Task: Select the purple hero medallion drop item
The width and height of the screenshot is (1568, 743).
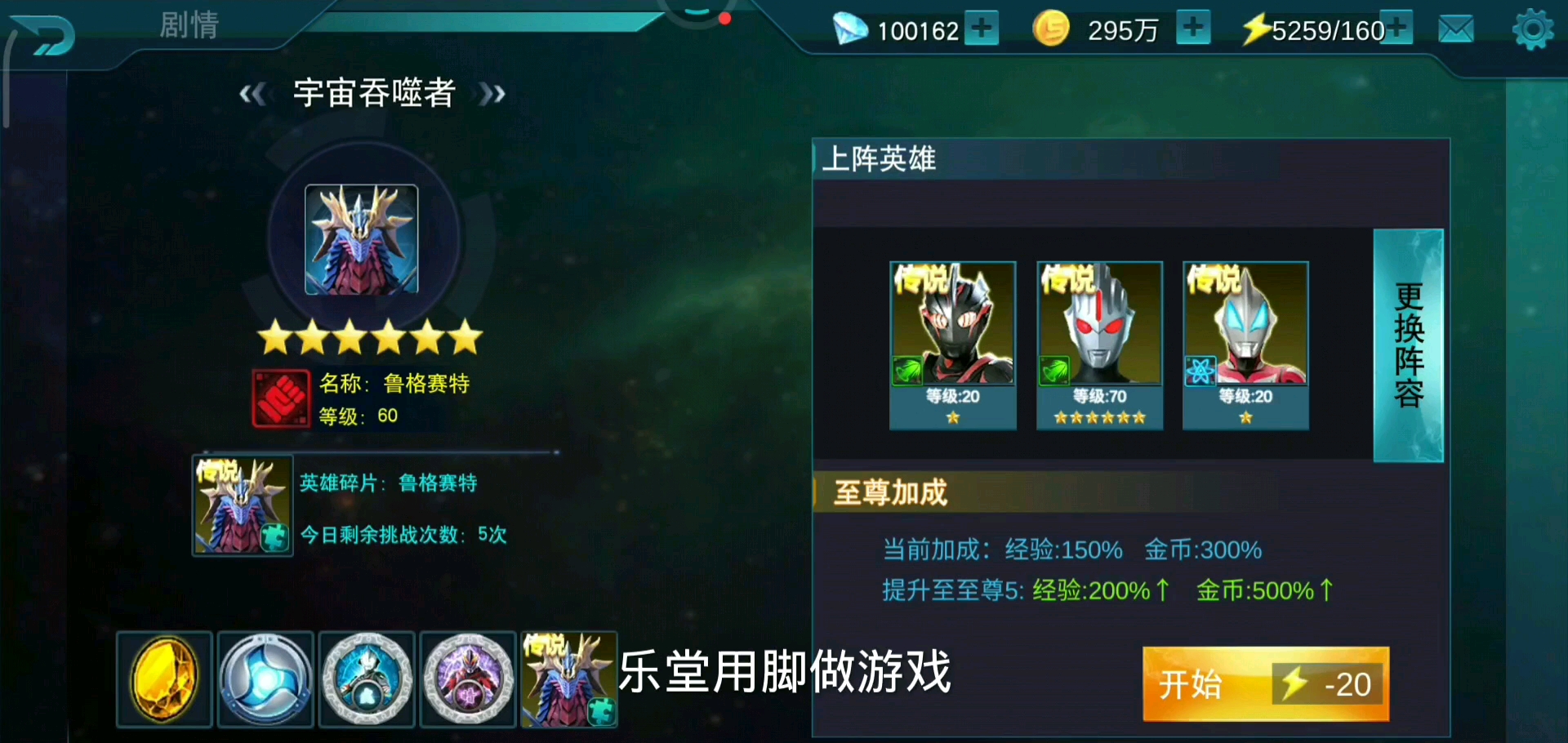Action: click(467, 679)
